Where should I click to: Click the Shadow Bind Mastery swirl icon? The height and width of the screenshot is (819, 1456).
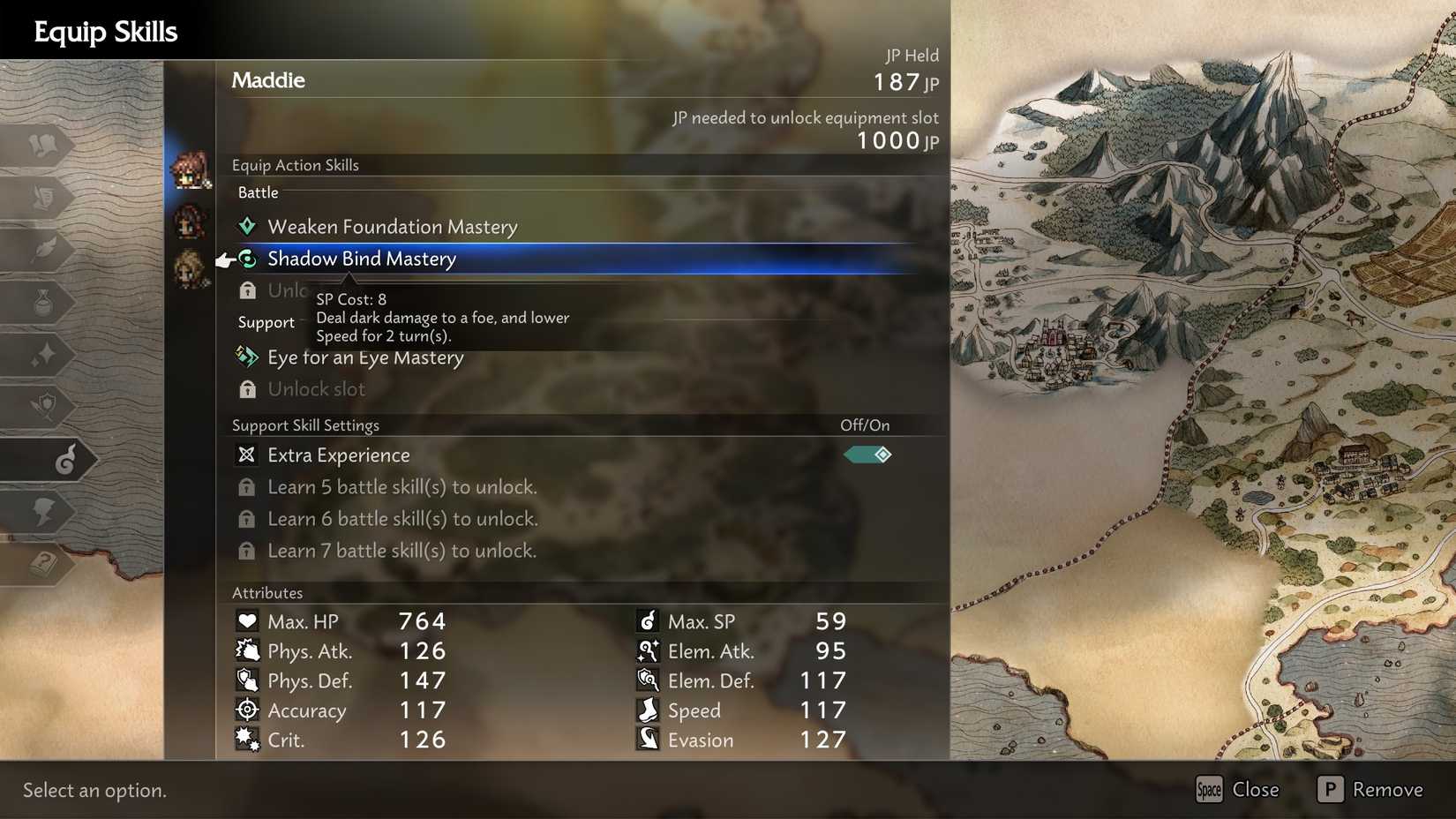tap(248, 259)
